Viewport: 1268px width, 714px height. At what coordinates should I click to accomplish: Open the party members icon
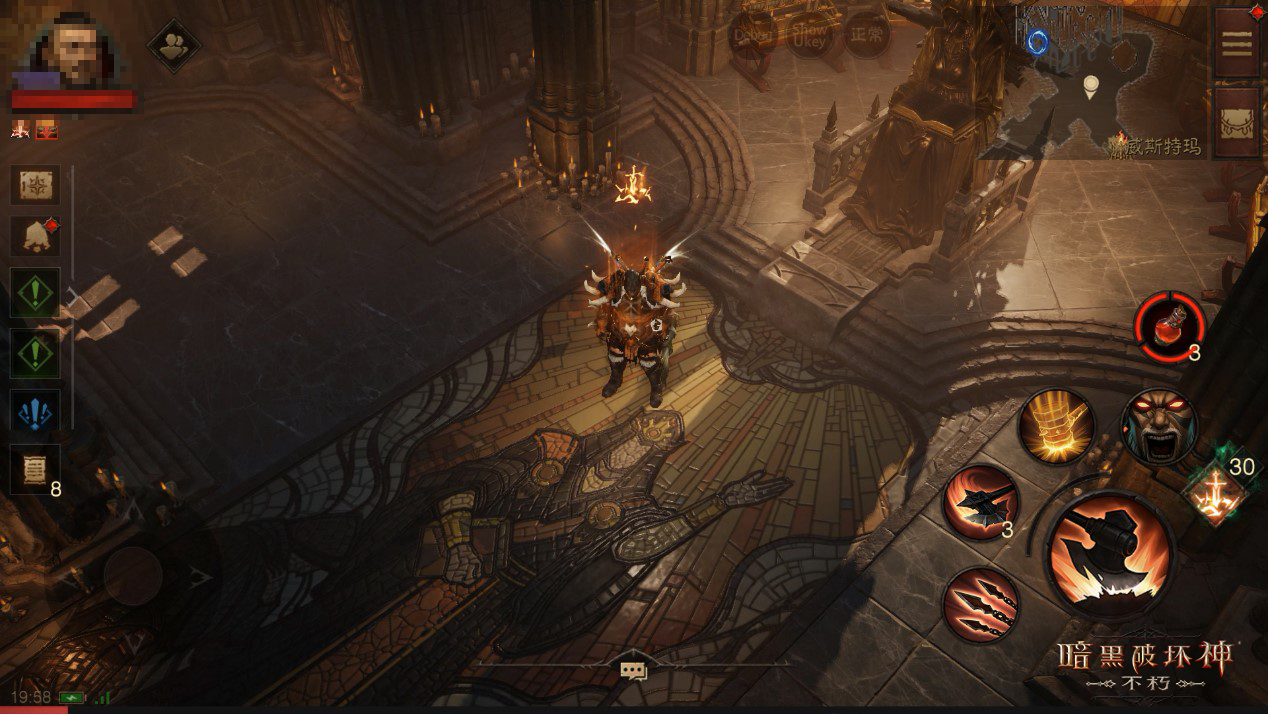(174, 45)
